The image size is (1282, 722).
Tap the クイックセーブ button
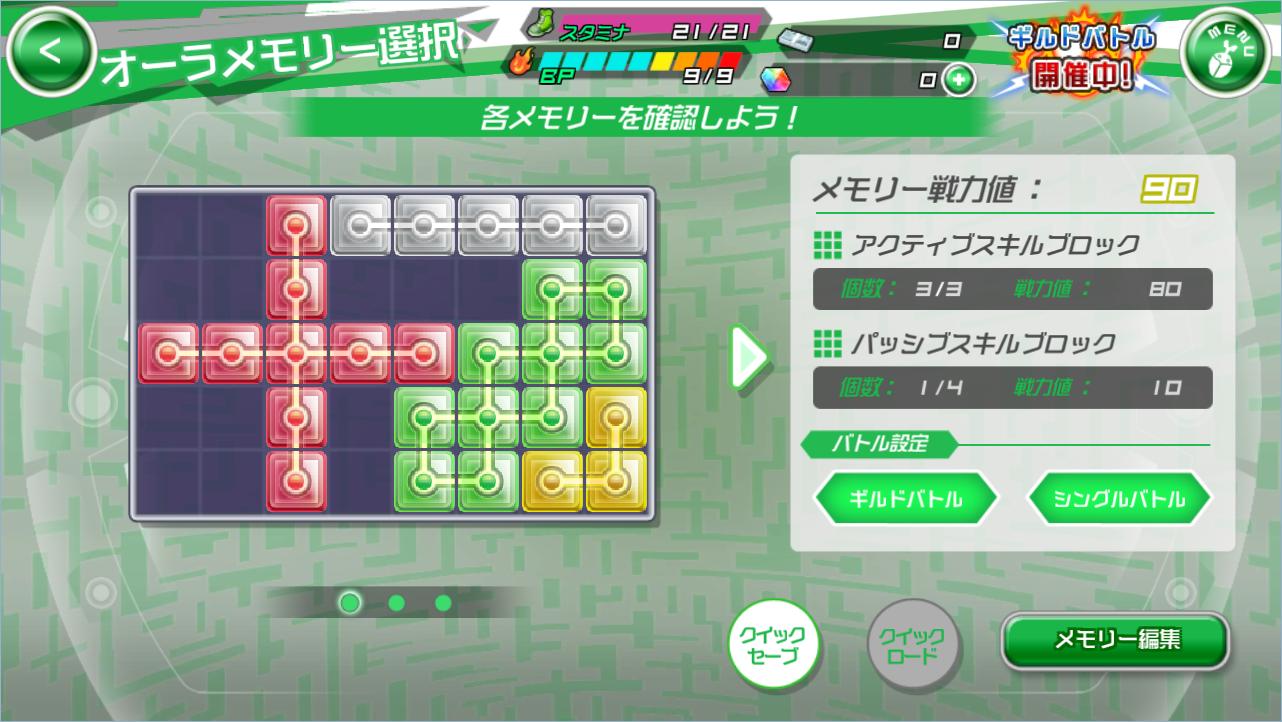pos(777,644)
